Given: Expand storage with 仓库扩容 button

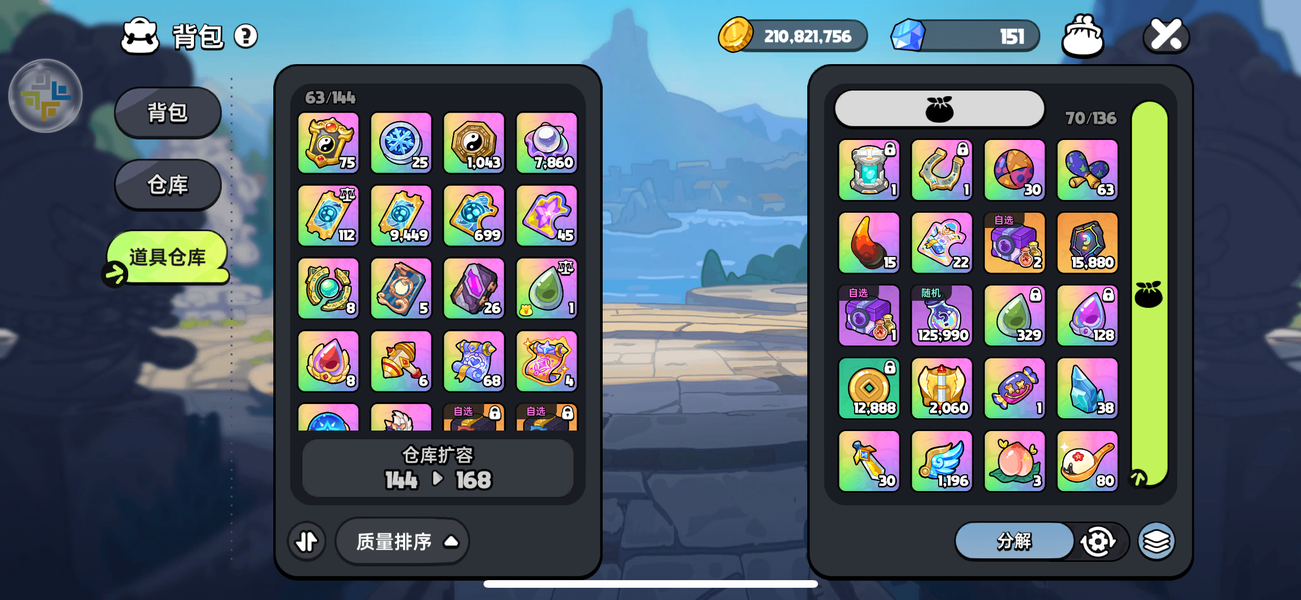Looking at the screenshot, I should [438, 467].
